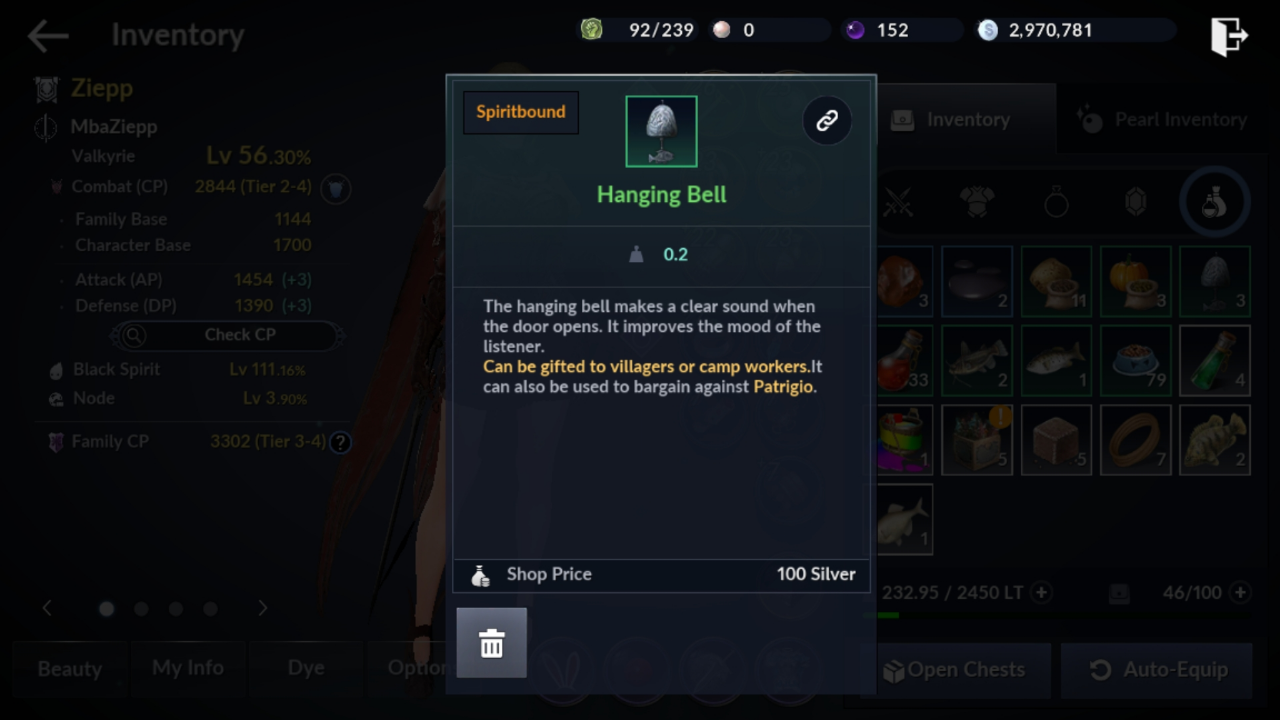Pick the pet food bowl slot

coord(1135,360)
